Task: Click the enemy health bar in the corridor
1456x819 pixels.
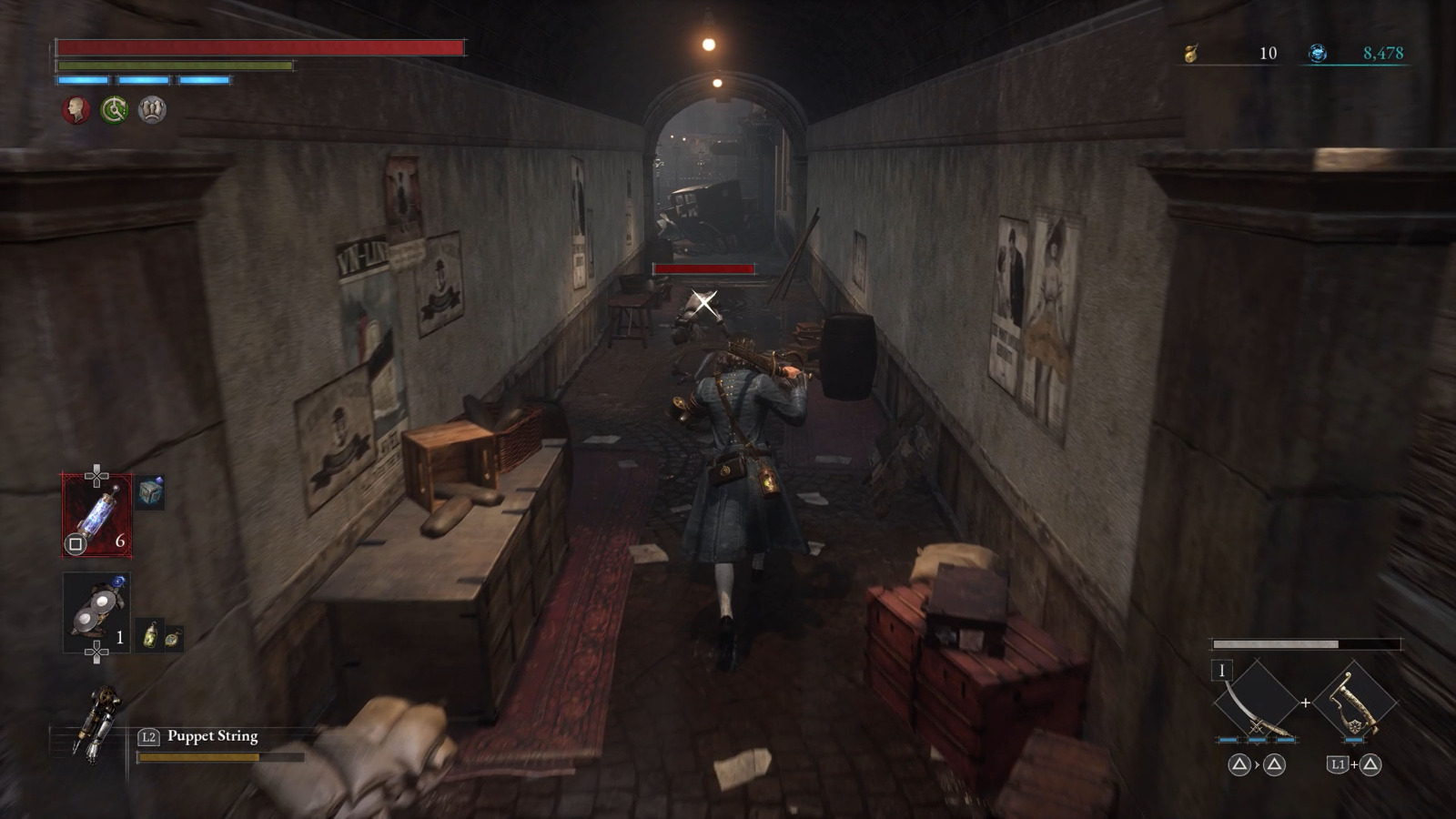Action: pos(705,270)
